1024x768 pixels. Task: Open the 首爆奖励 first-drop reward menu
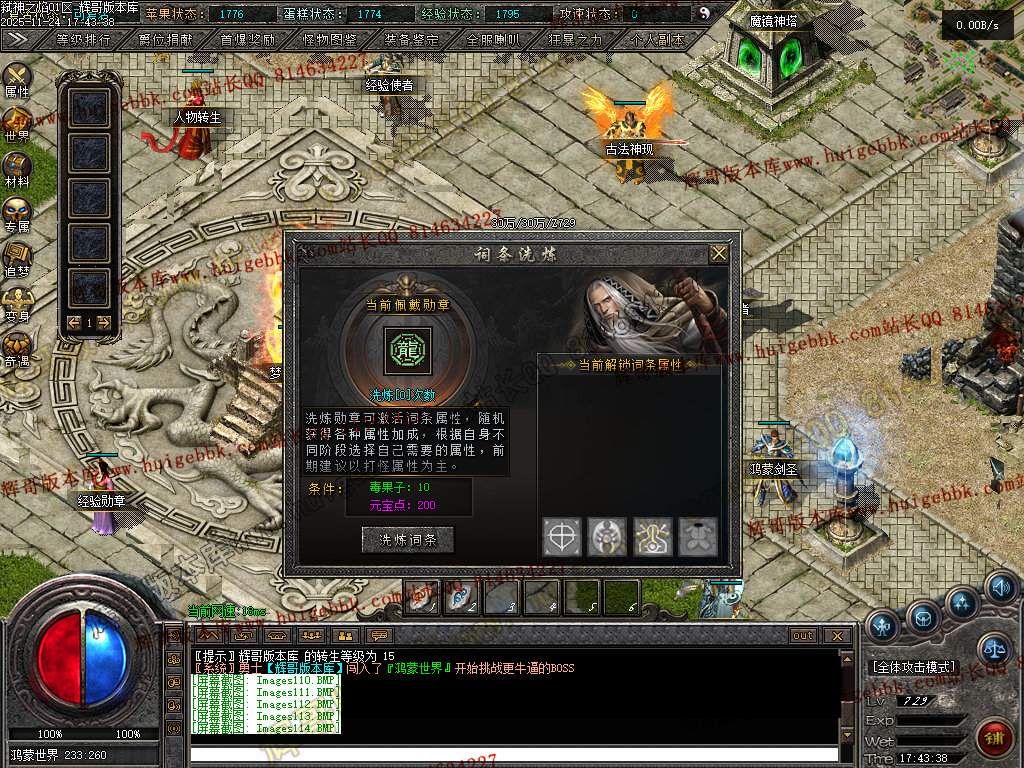coord(247,40)
